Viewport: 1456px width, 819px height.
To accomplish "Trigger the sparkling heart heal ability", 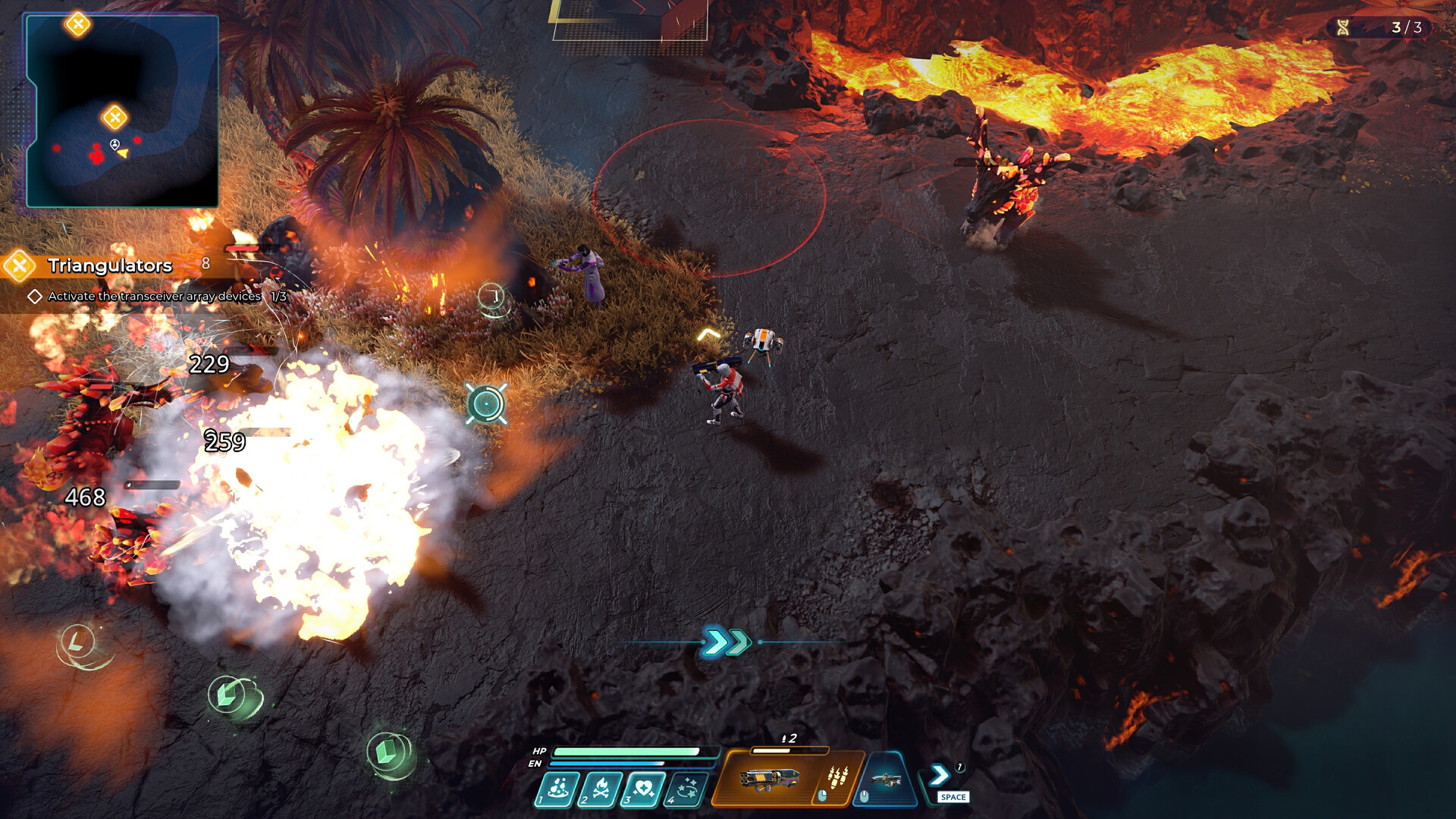I will coord(644,789).
